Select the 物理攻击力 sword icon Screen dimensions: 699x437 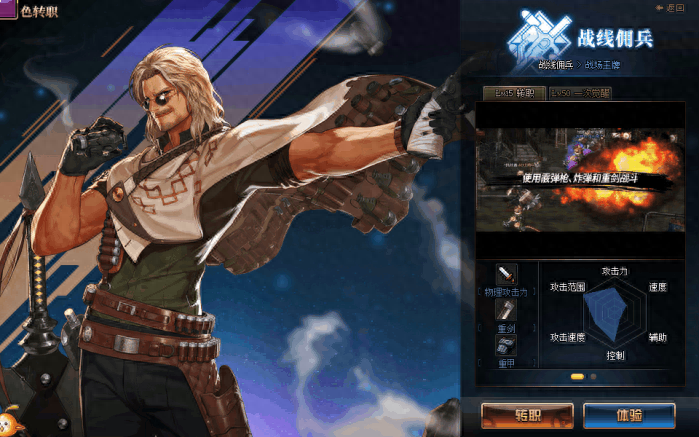point(507,274)
